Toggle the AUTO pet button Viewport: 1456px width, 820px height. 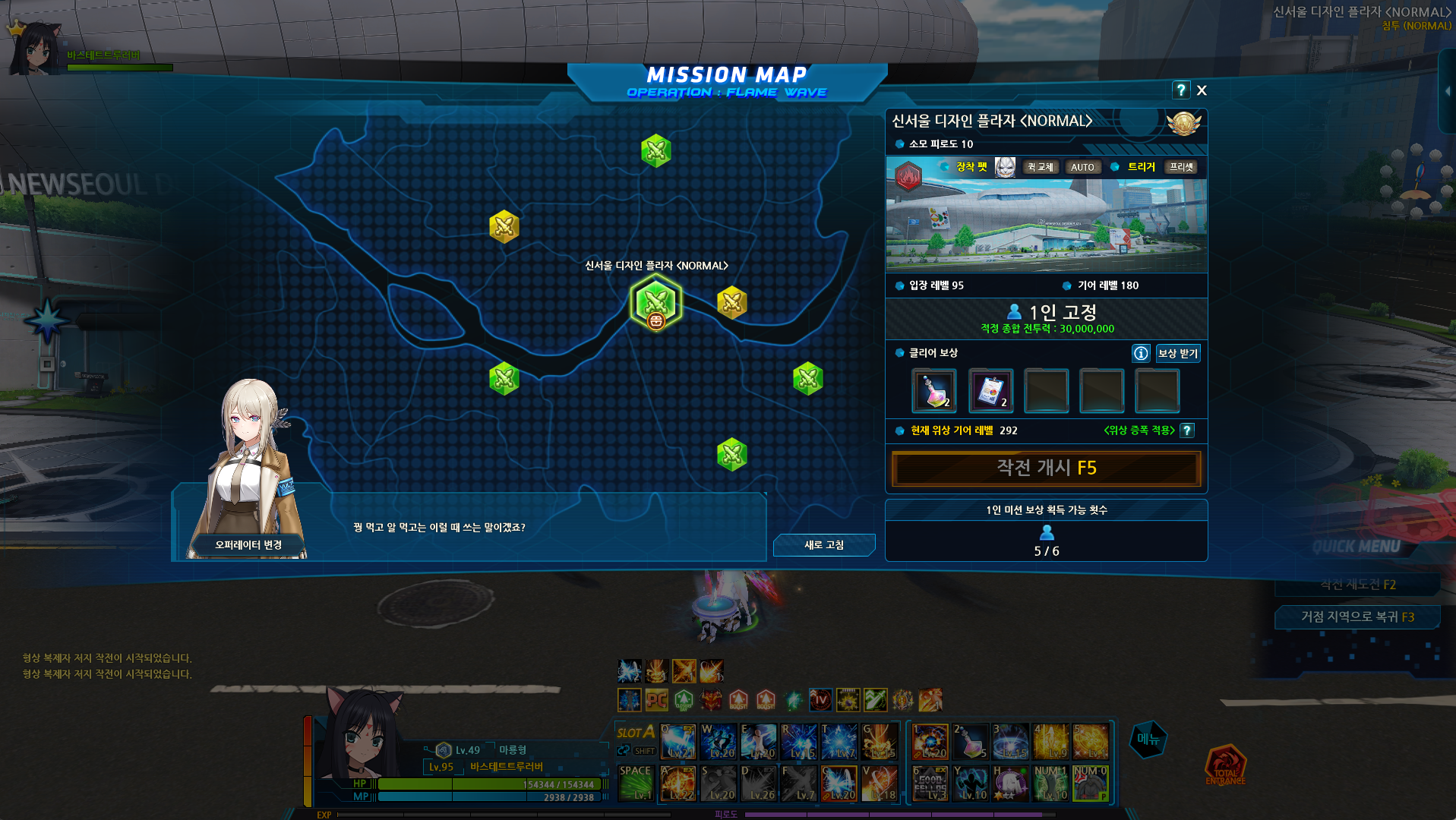[1082, 167]
